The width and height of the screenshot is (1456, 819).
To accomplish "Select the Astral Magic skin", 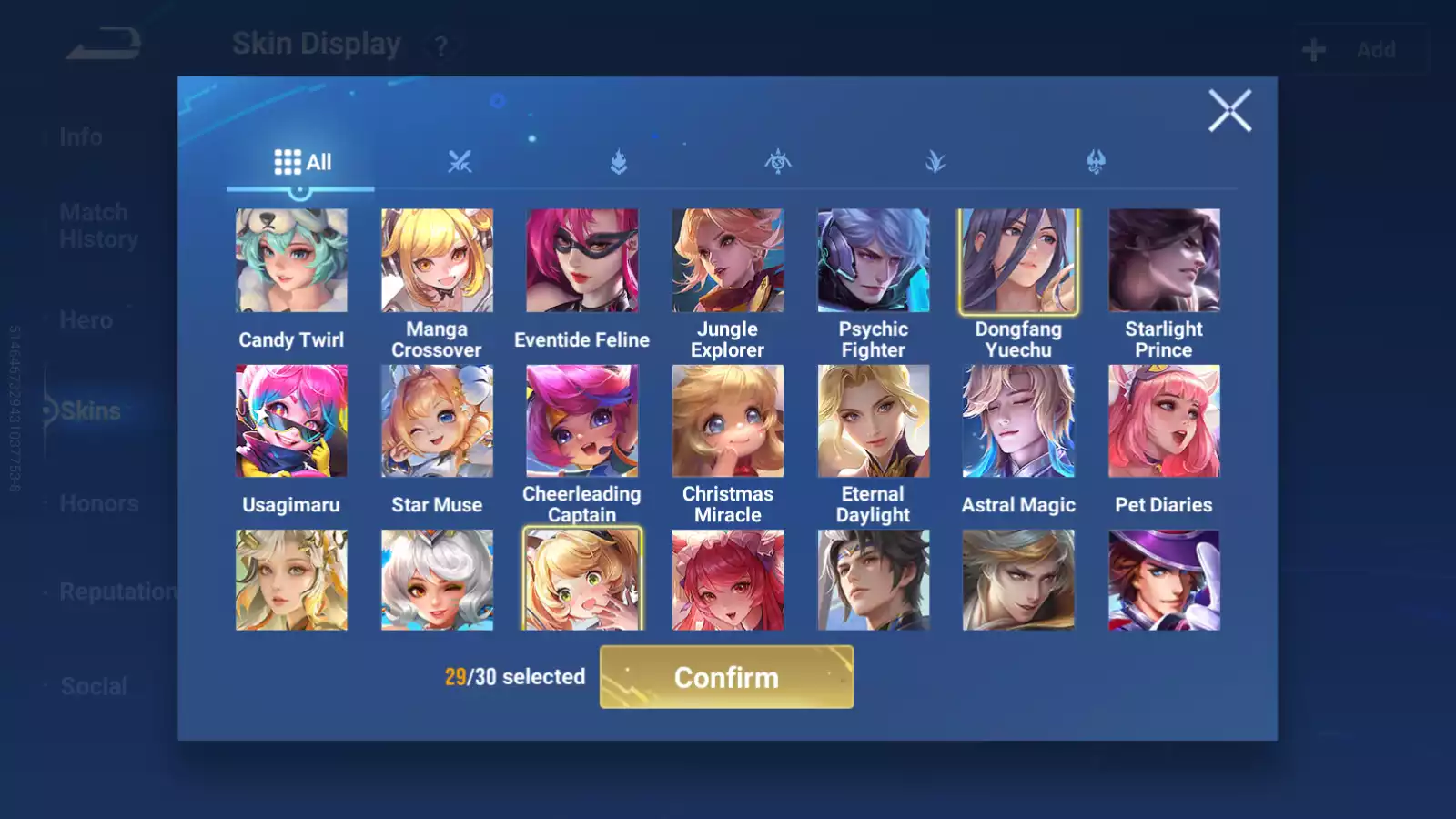I will coord(1018,421).
